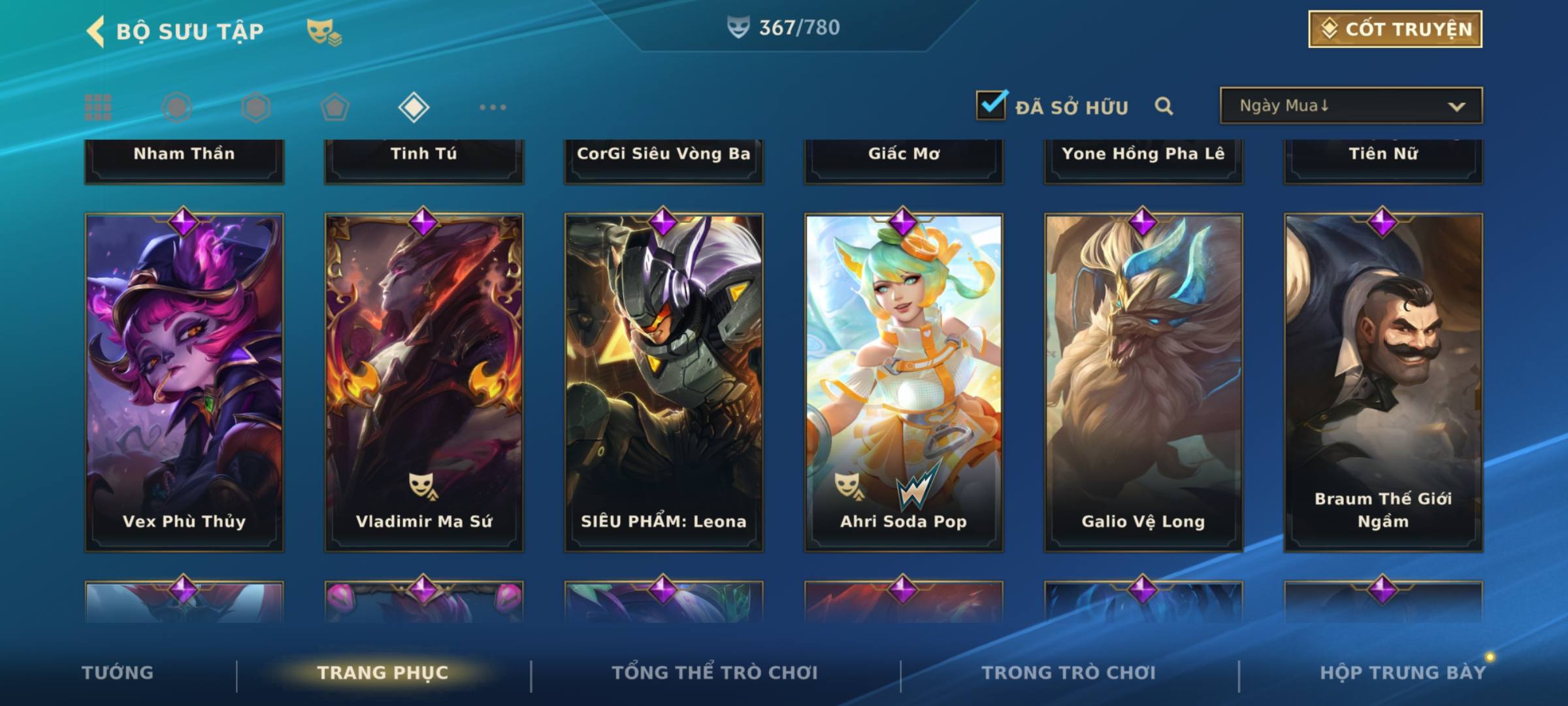Switch to the Tướng tab
Viewport: 1568px width, 706px height.
118,673
